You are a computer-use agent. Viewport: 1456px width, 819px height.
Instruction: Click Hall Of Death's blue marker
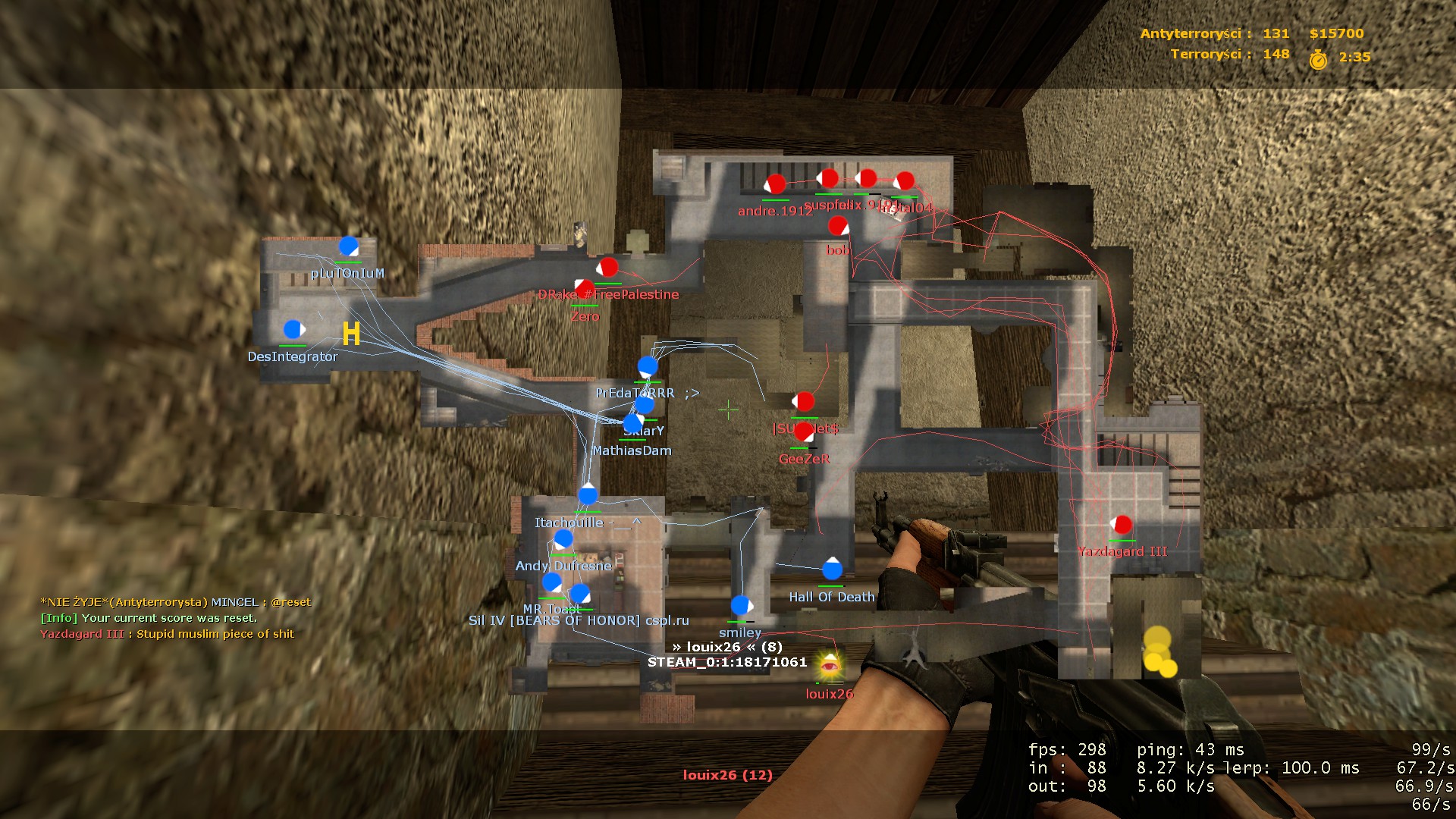point(832,569)
